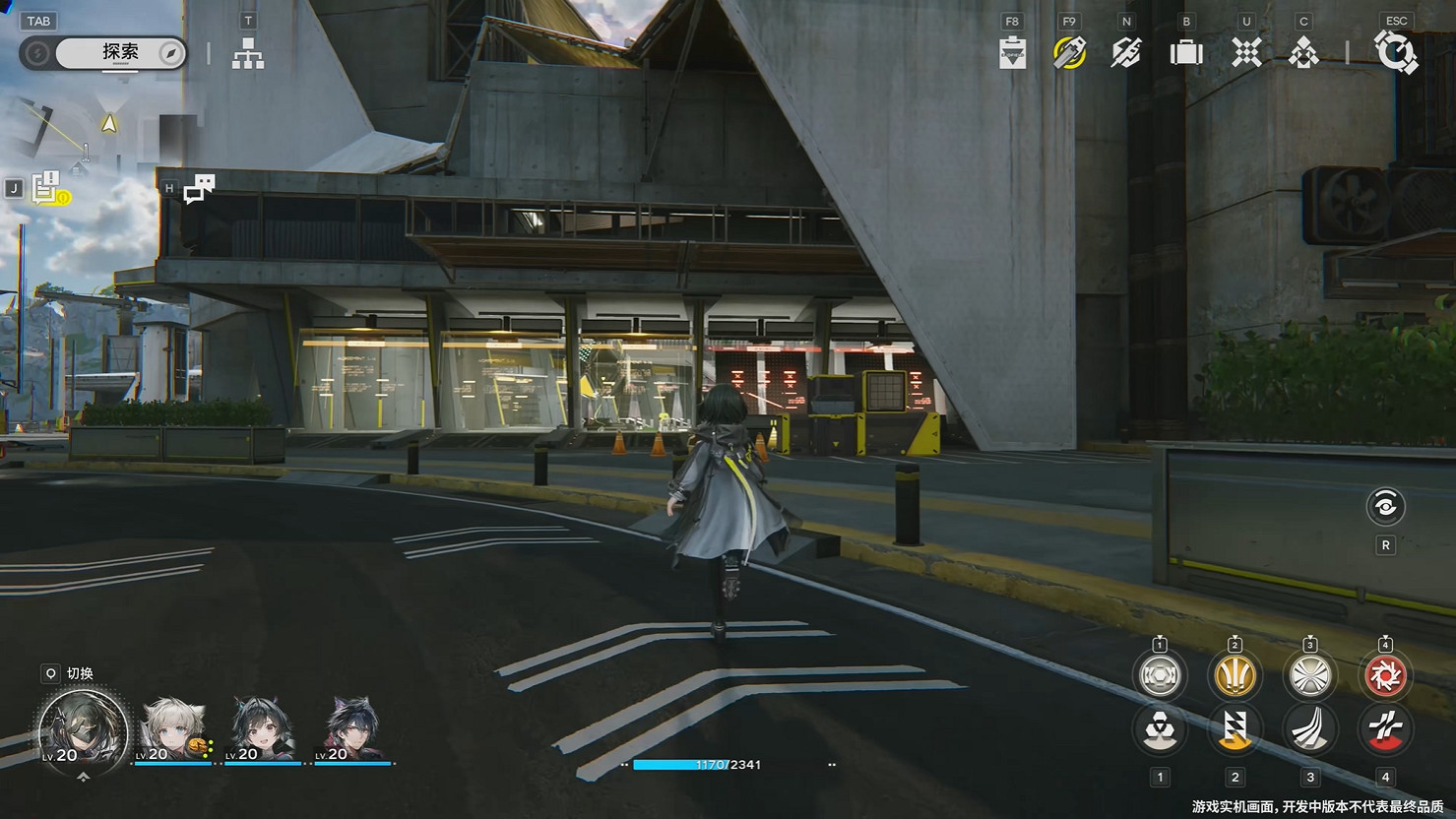Click the eye-shaped camera view button
This screenshot has height=819, width=1456.
(x=1386, y=507)
